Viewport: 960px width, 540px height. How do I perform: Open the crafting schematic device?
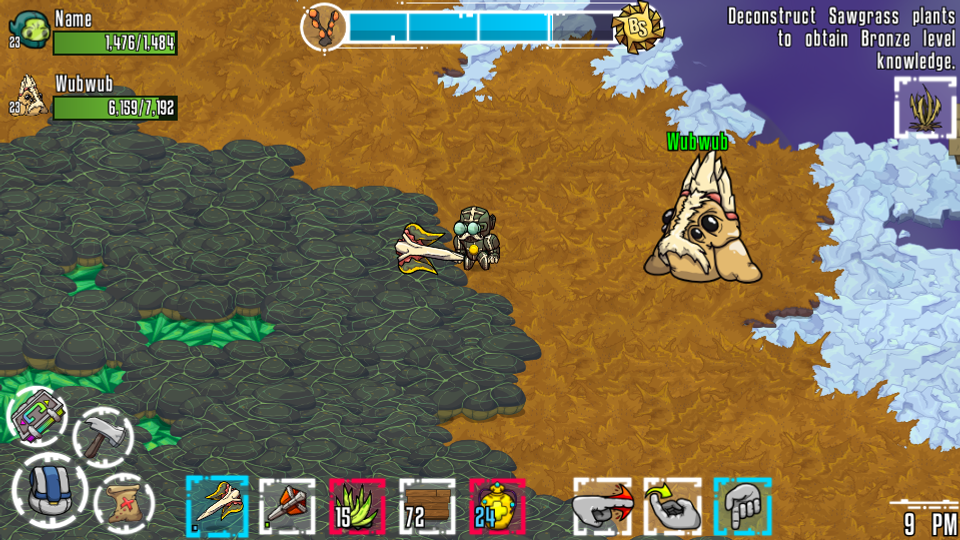(x=39, y=415)
